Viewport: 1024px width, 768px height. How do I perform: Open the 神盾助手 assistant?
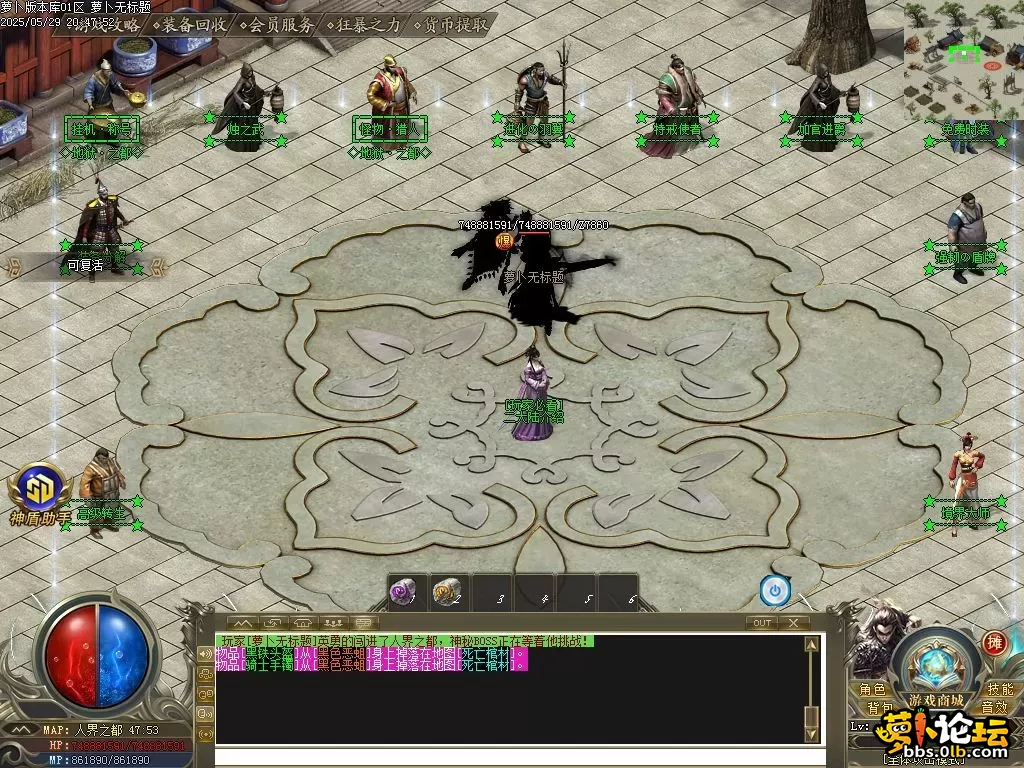pos(40,493)
